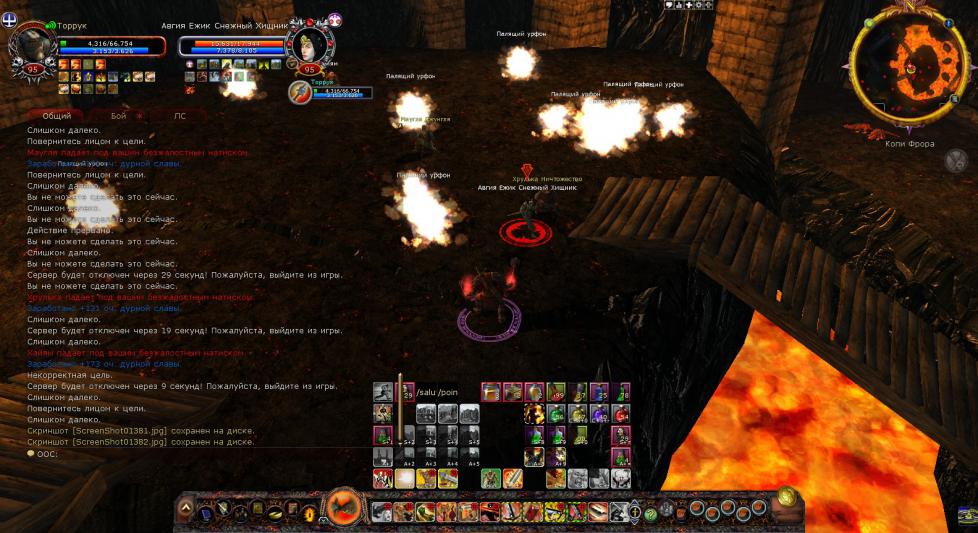
Task: Use the running figure ability slot
Action: (382, 391)
